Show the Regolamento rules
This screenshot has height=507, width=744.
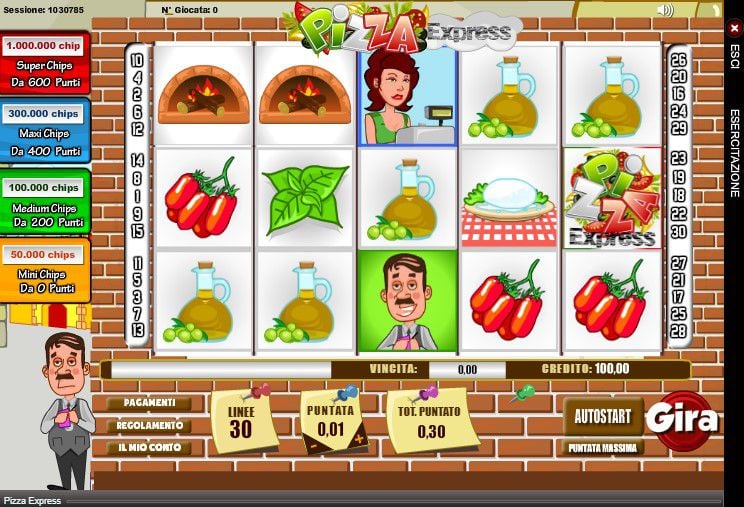(149, 425)
